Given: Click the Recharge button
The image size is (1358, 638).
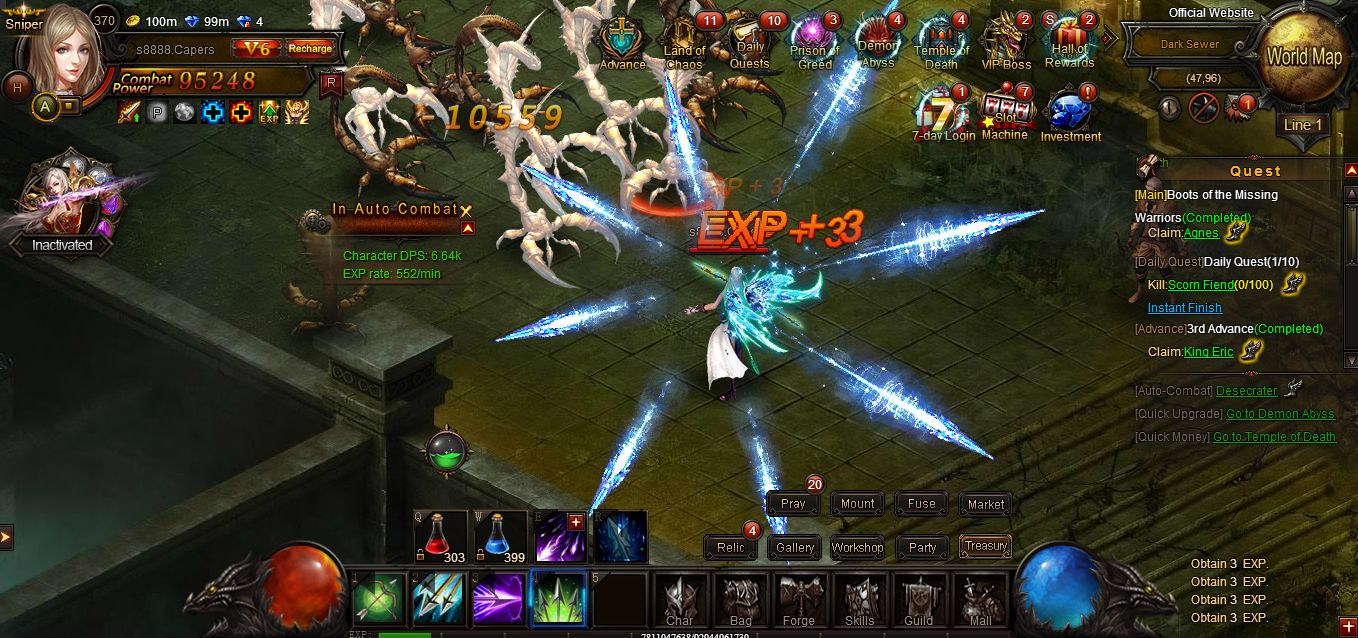Looking at the screenshot, I should coord(310,48).
